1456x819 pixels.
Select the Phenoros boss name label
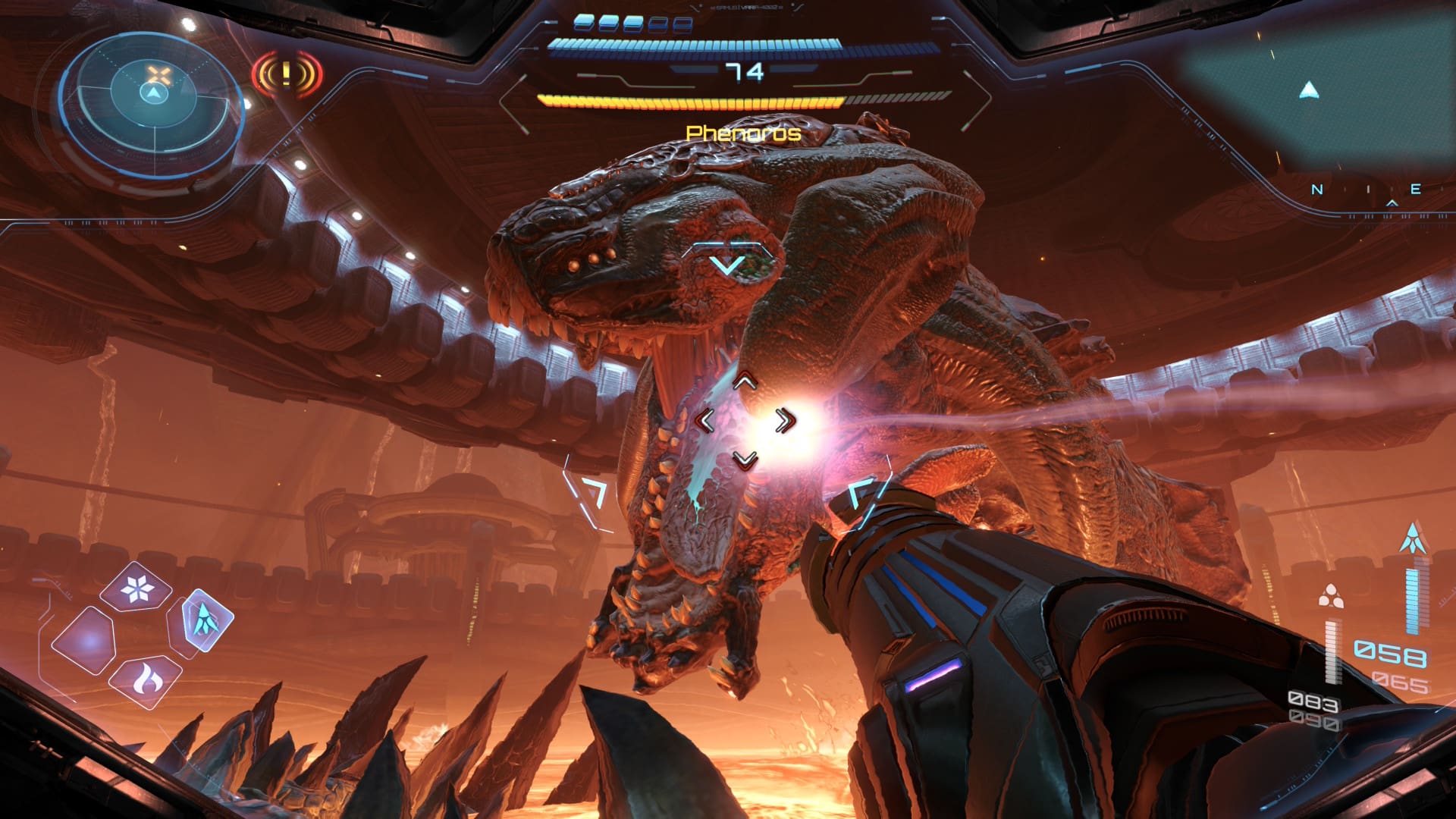[743, 133]
